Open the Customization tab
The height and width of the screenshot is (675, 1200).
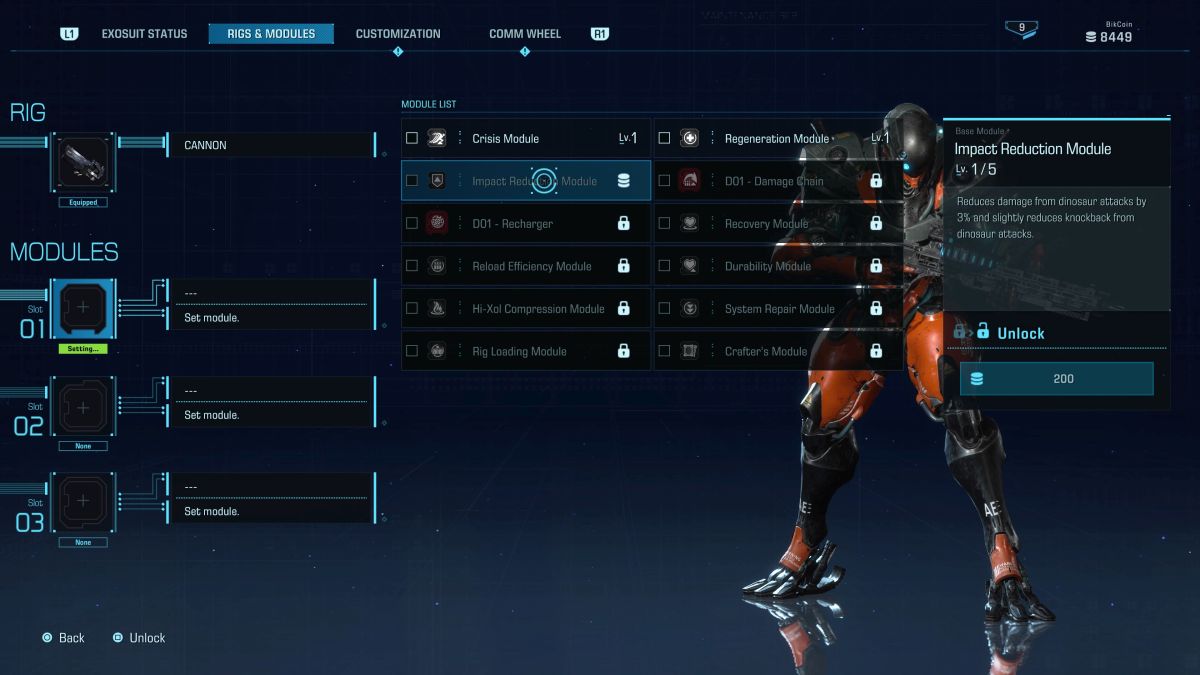(x=398, y=34)
